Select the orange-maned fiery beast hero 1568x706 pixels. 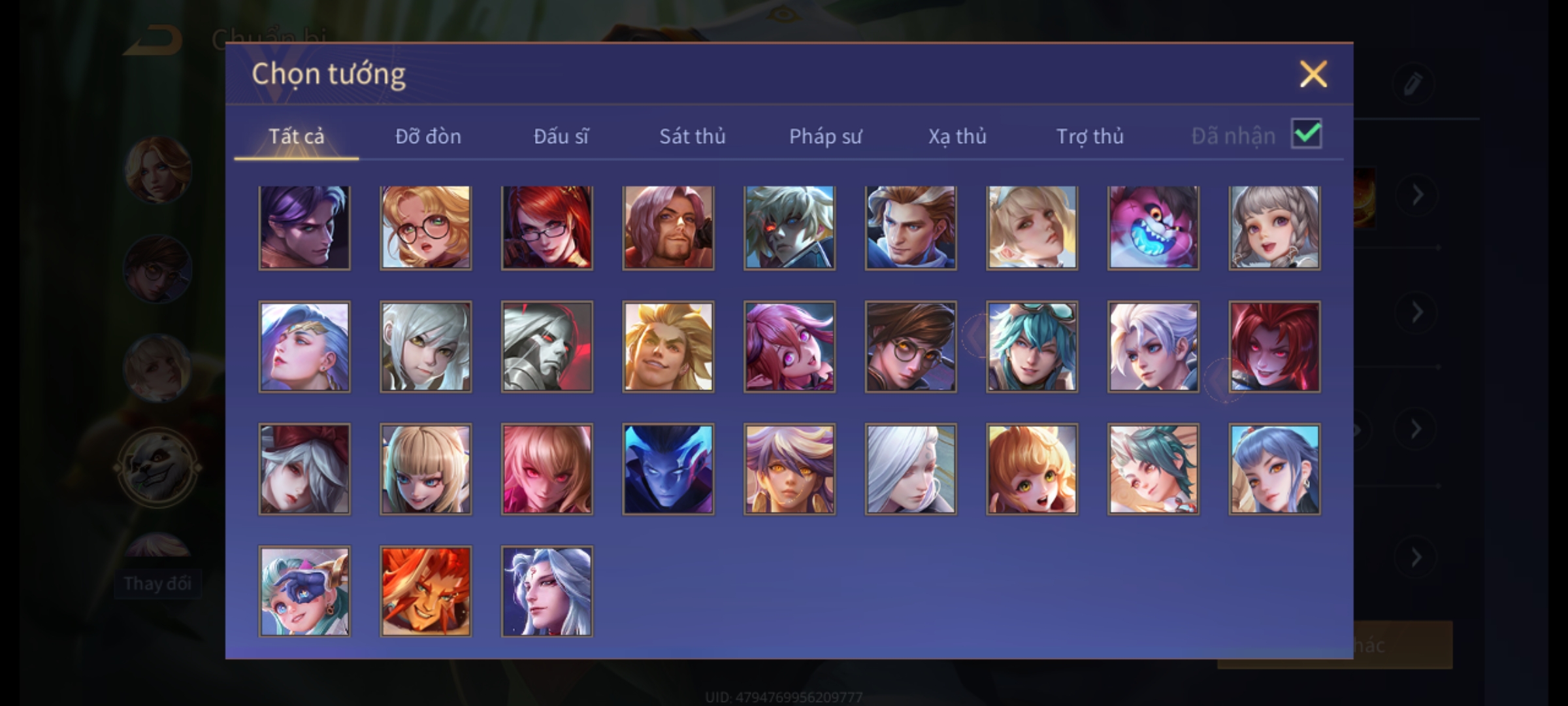tap(425, 591)
